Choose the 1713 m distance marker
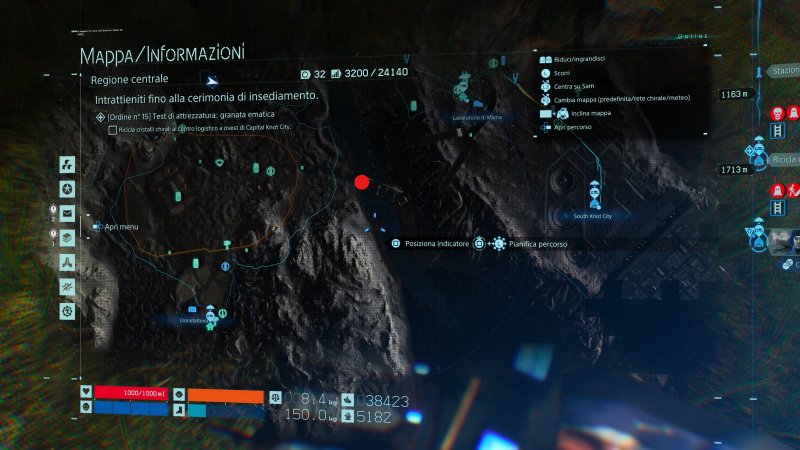 coord(734,170)
